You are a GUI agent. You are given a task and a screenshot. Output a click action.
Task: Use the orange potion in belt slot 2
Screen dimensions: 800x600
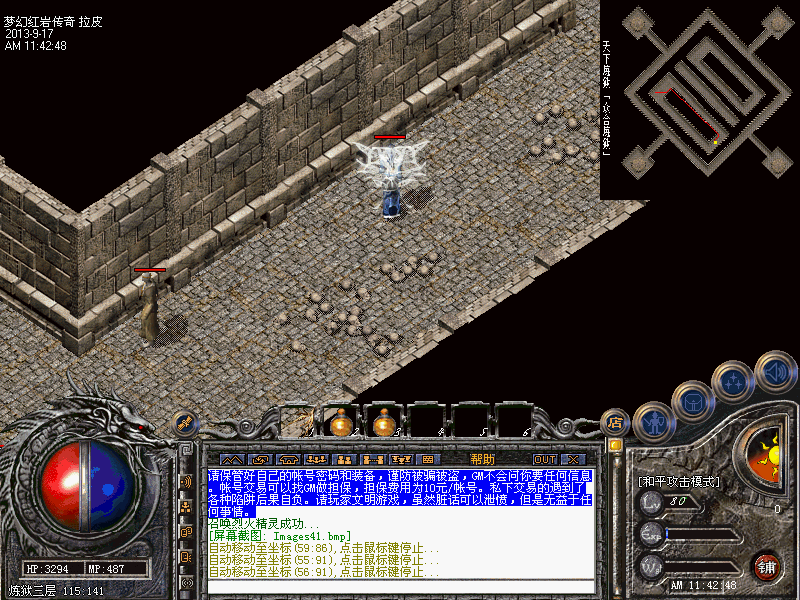point(340,423)
